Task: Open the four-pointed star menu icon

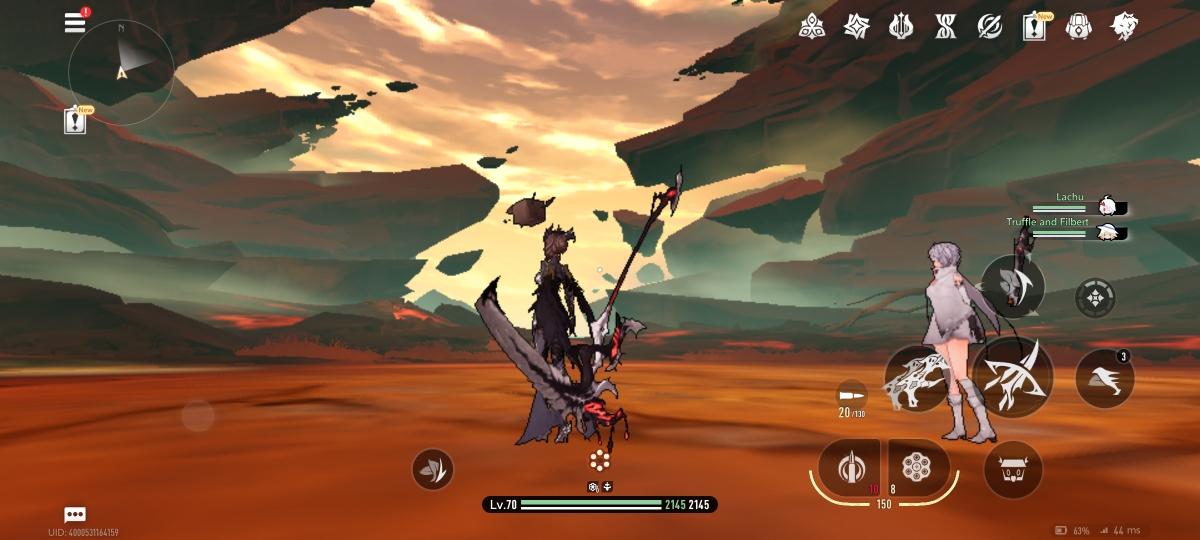Action: [x=856, y=27]
